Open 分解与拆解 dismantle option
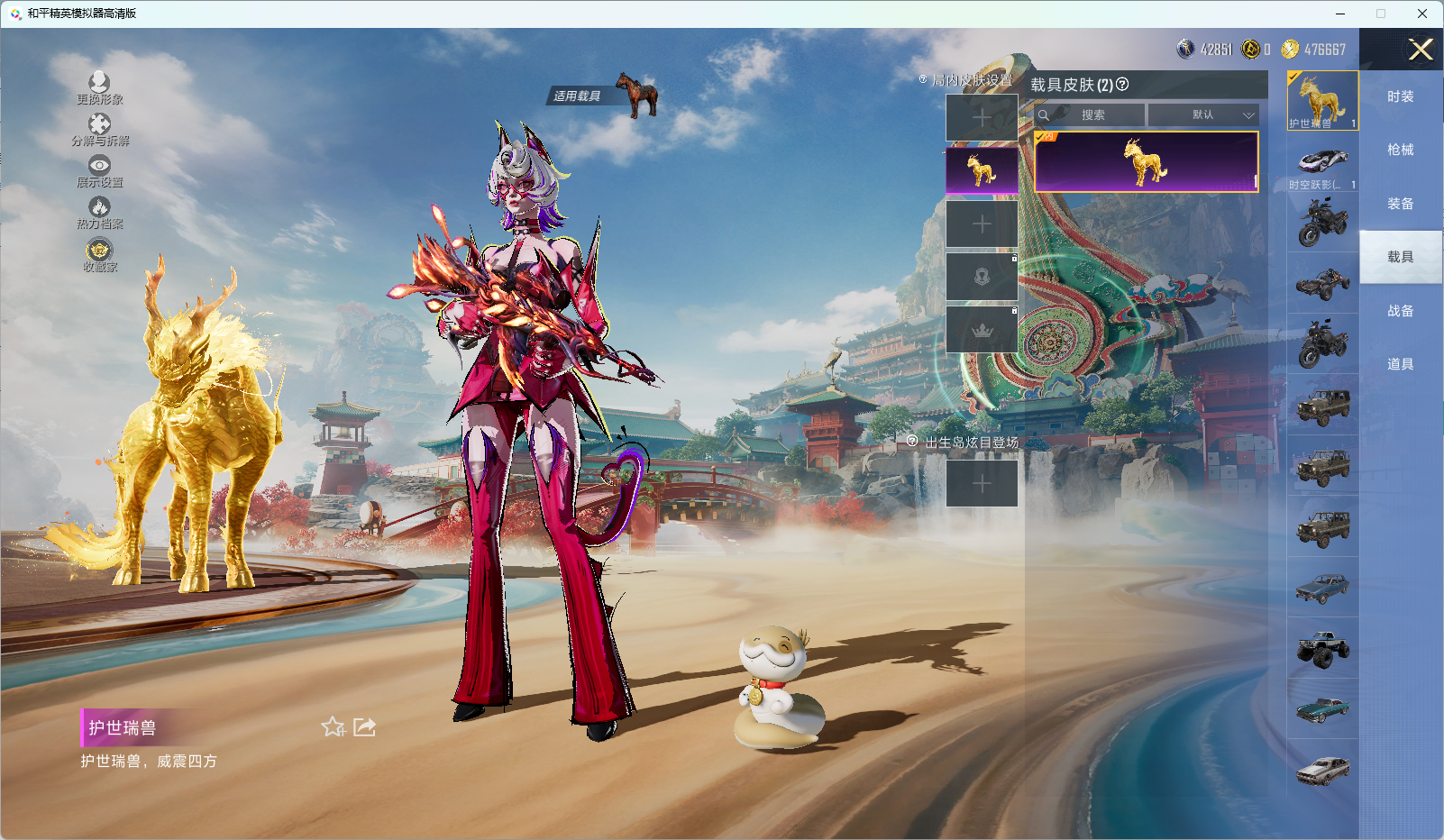Image resolution: width=1444 pixels, height=840 pixels. click(99, 125)
